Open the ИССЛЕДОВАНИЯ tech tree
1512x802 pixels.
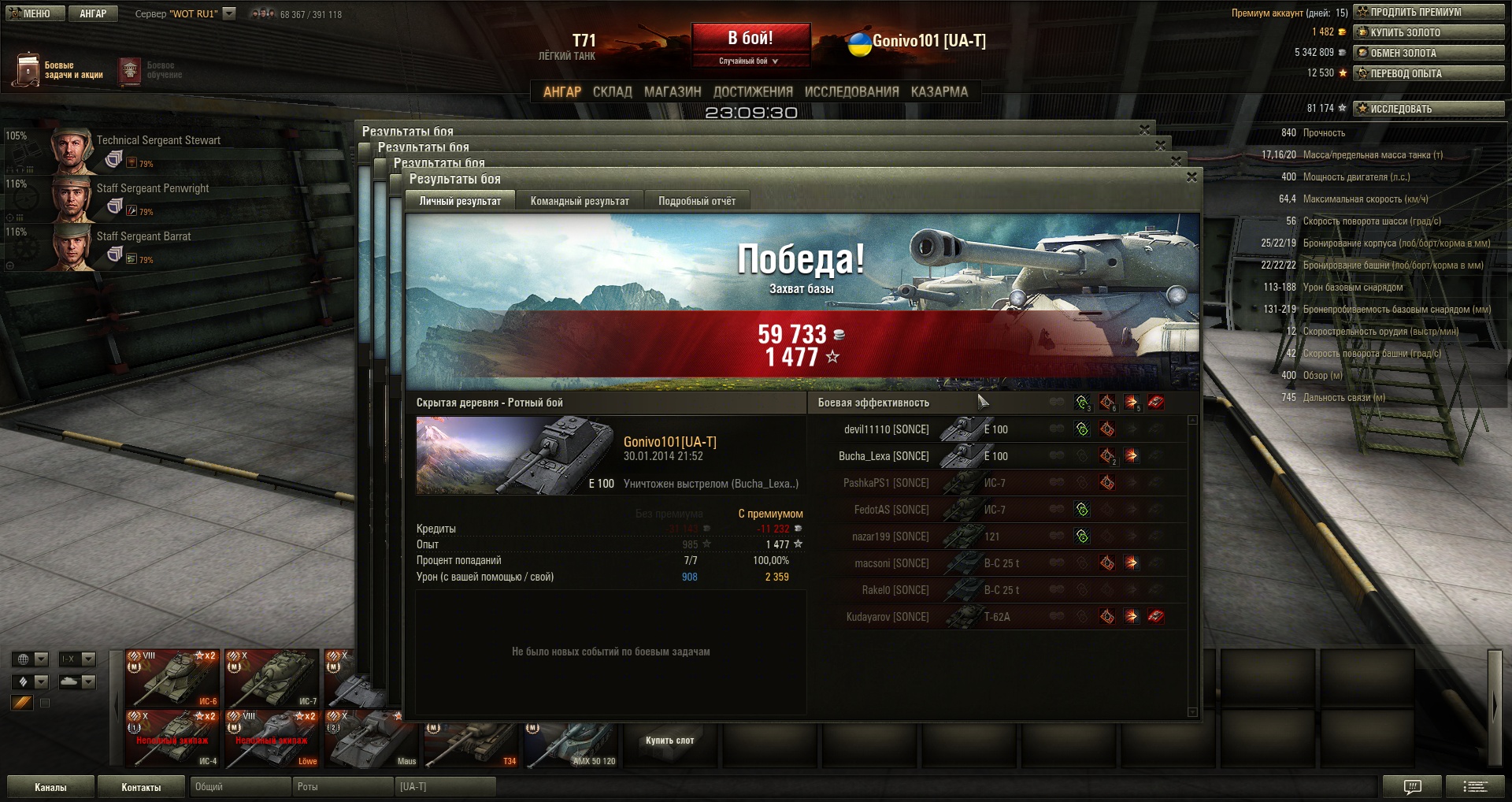[851, 91]
